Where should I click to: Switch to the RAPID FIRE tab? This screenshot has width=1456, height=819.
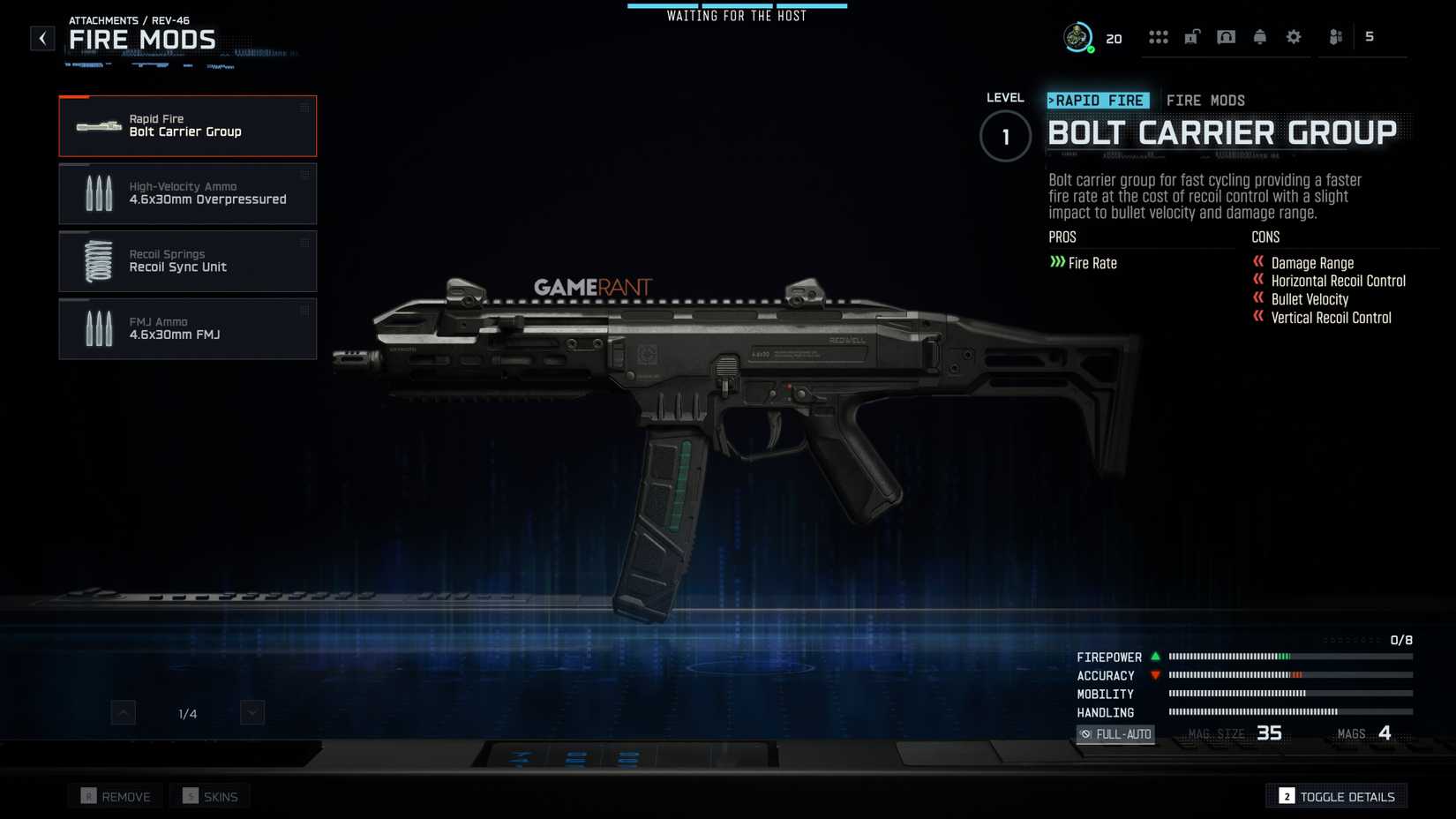(1097, 101)
